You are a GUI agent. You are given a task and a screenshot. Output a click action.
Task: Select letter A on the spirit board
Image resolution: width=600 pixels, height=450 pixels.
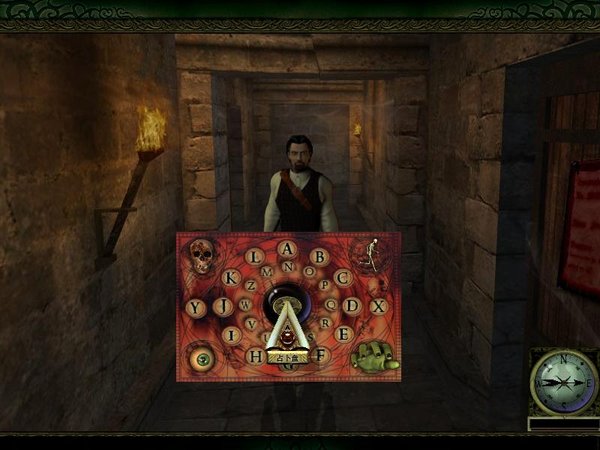(x=287, y=246)
